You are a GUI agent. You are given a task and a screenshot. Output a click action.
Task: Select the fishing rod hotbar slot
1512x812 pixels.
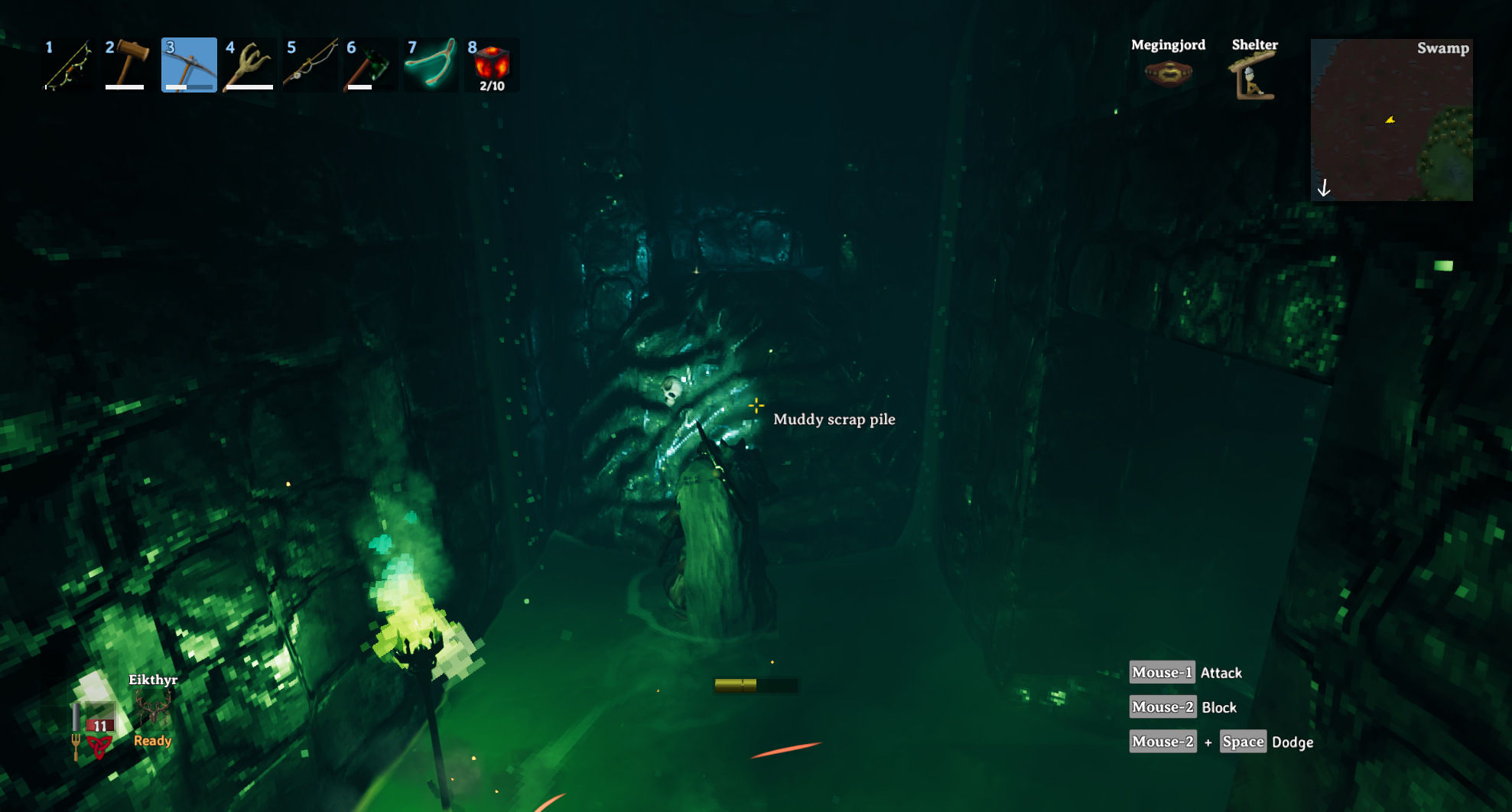[x=310, y=66]
